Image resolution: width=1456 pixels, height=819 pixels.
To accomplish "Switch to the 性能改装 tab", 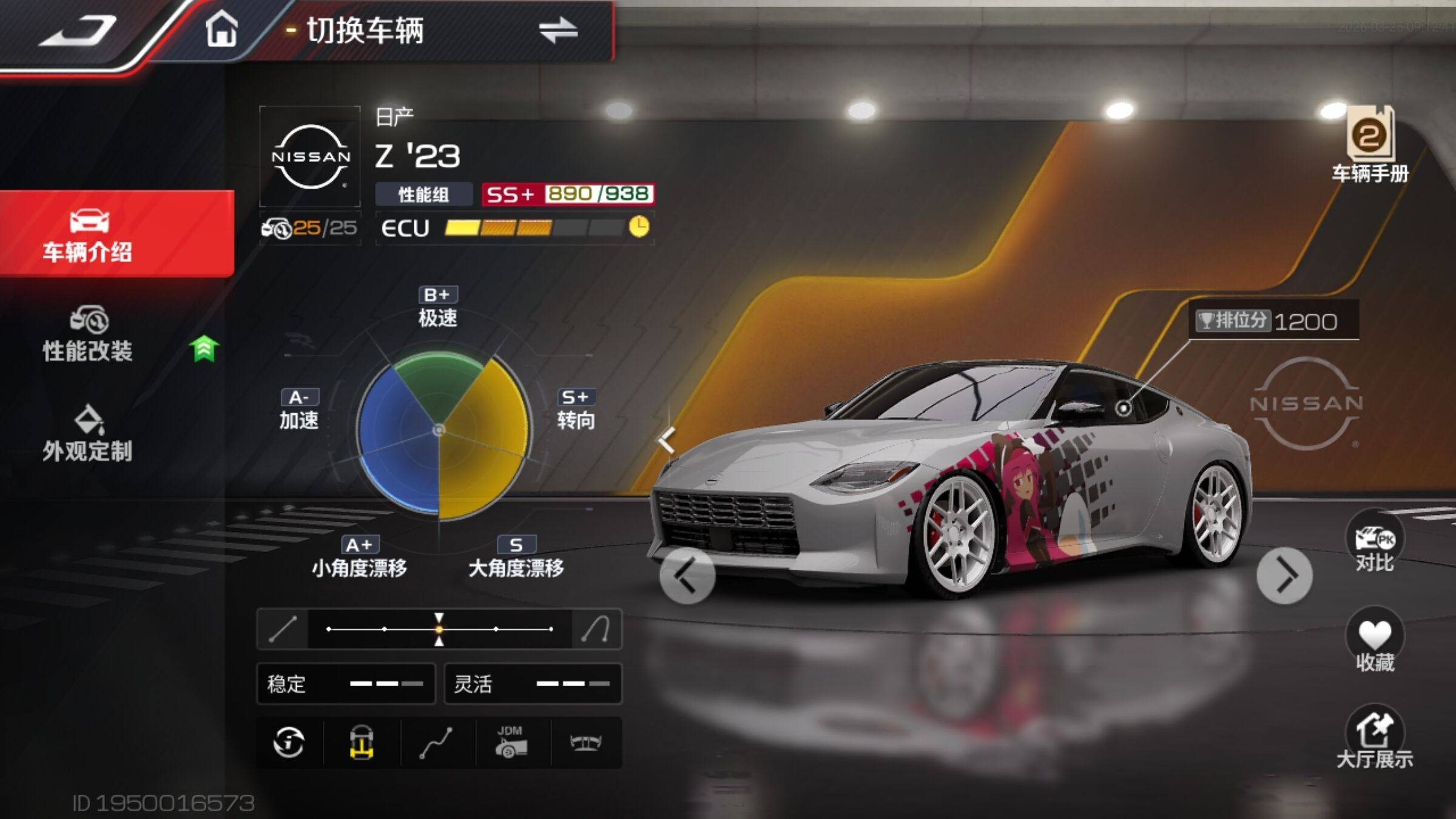I will tap(89, 335).
